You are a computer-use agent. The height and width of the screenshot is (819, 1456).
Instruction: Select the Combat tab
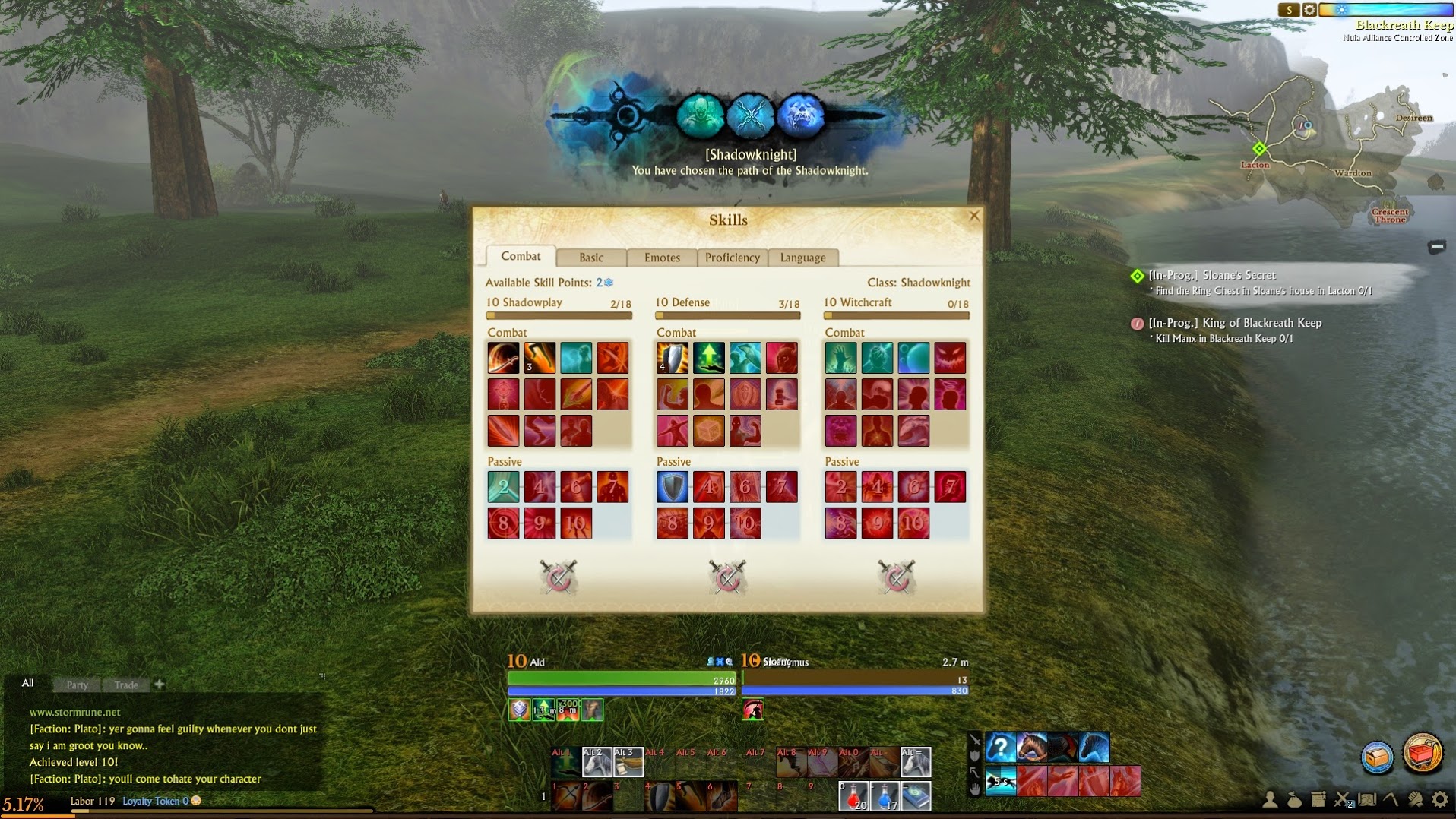(x=521, y=257)
